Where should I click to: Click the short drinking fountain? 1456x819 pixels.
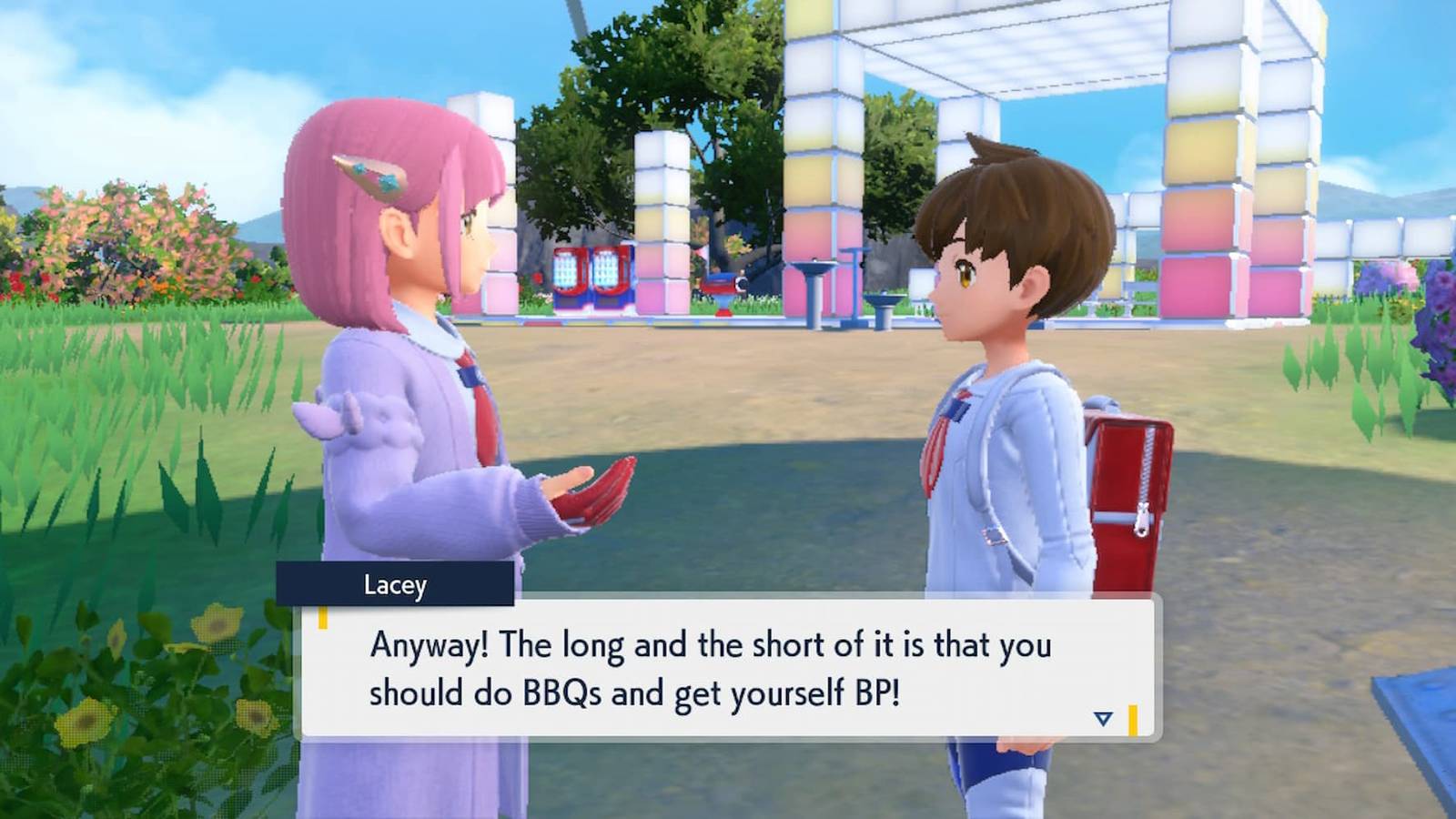(x=885, y=305)
